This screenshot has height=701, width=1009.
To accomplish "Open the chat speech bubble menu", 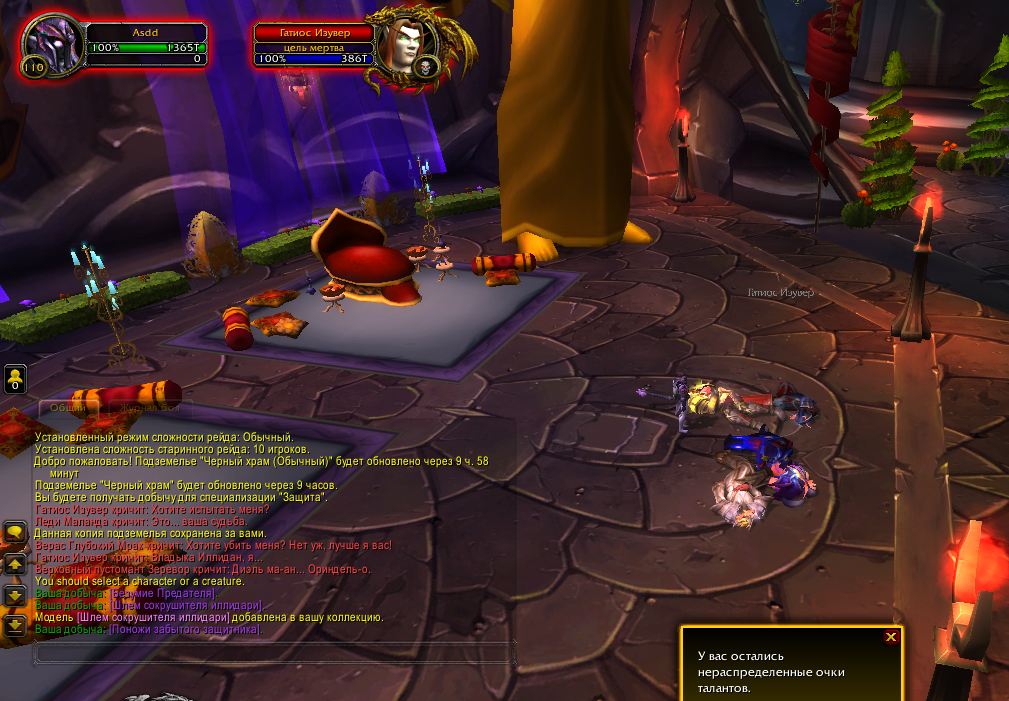I will tap(15, 533).
